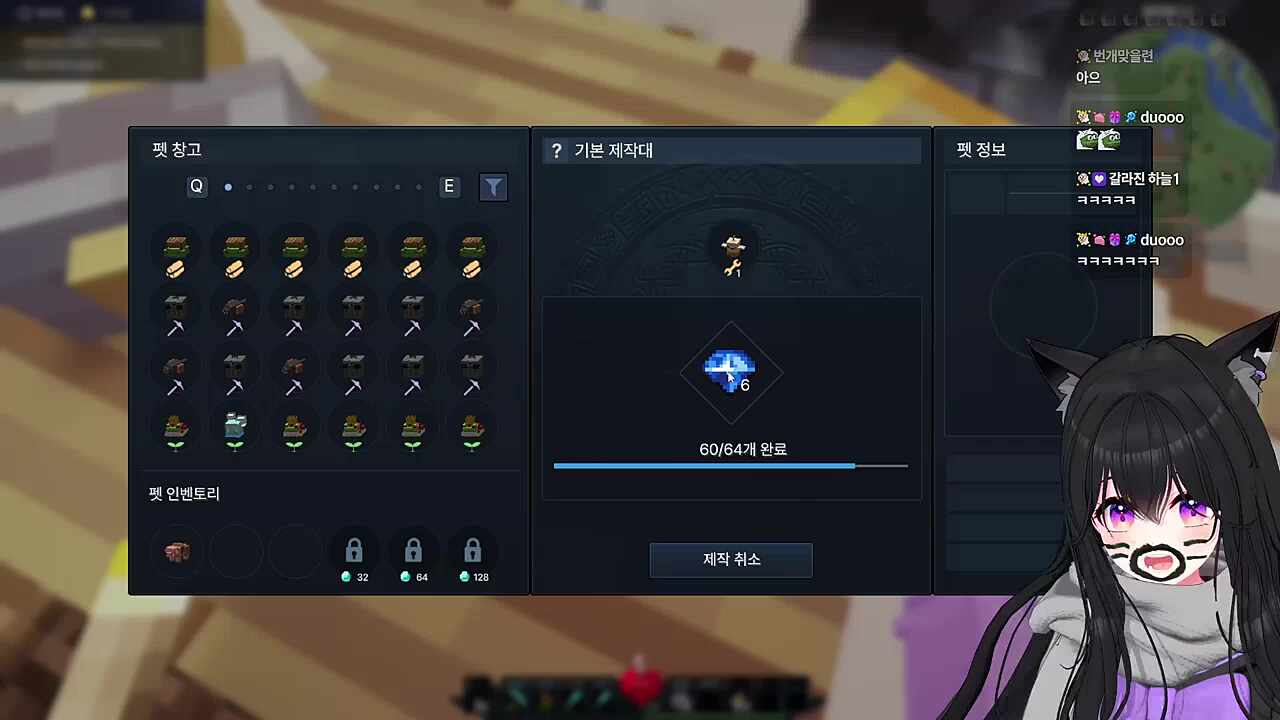Click the E next page button
Image resolution: width=1280 pixels, height=720 pixels.
448,186
